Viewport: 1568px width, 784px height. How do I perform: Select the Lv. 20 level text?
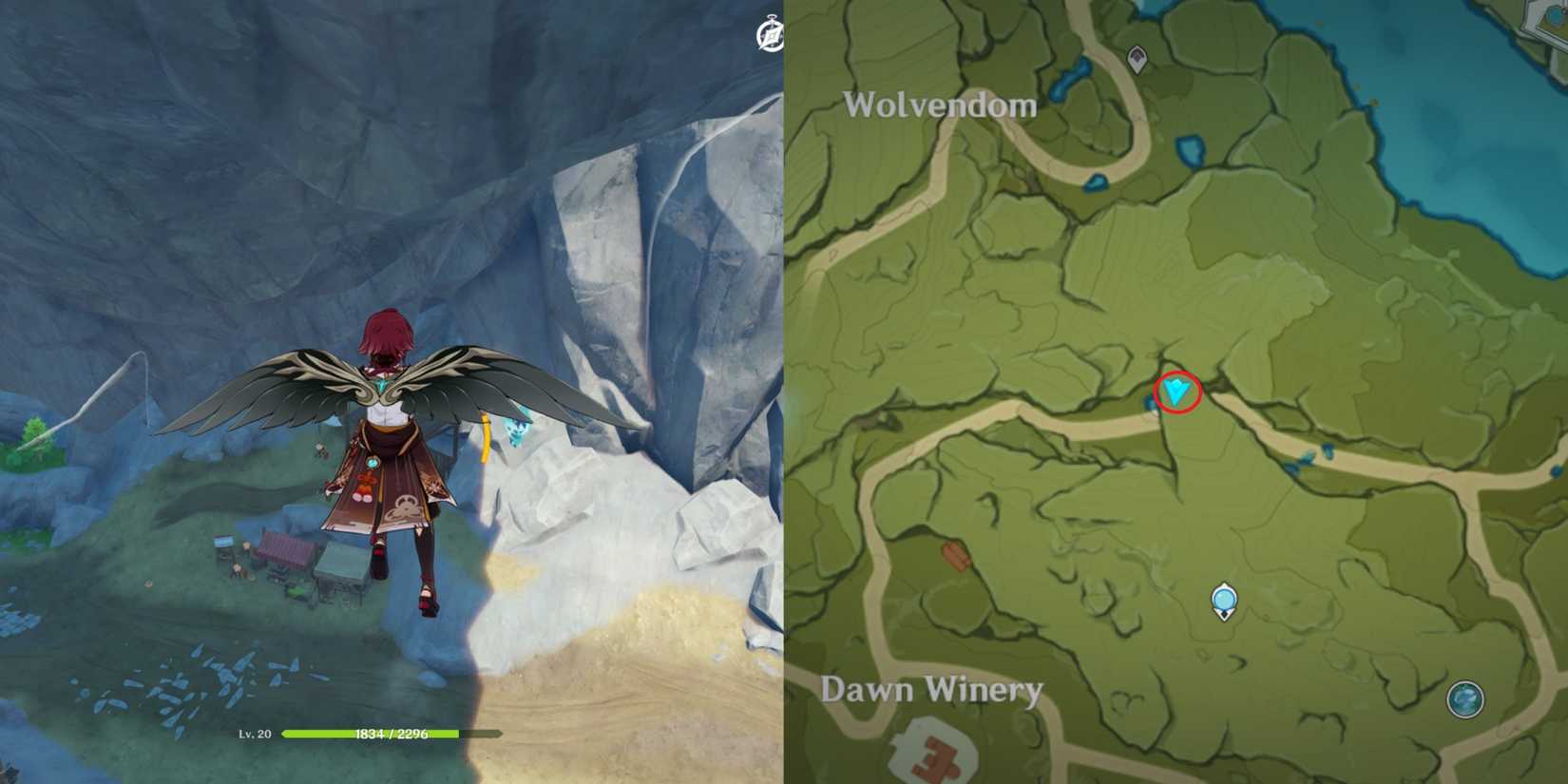tap(253, 734)
